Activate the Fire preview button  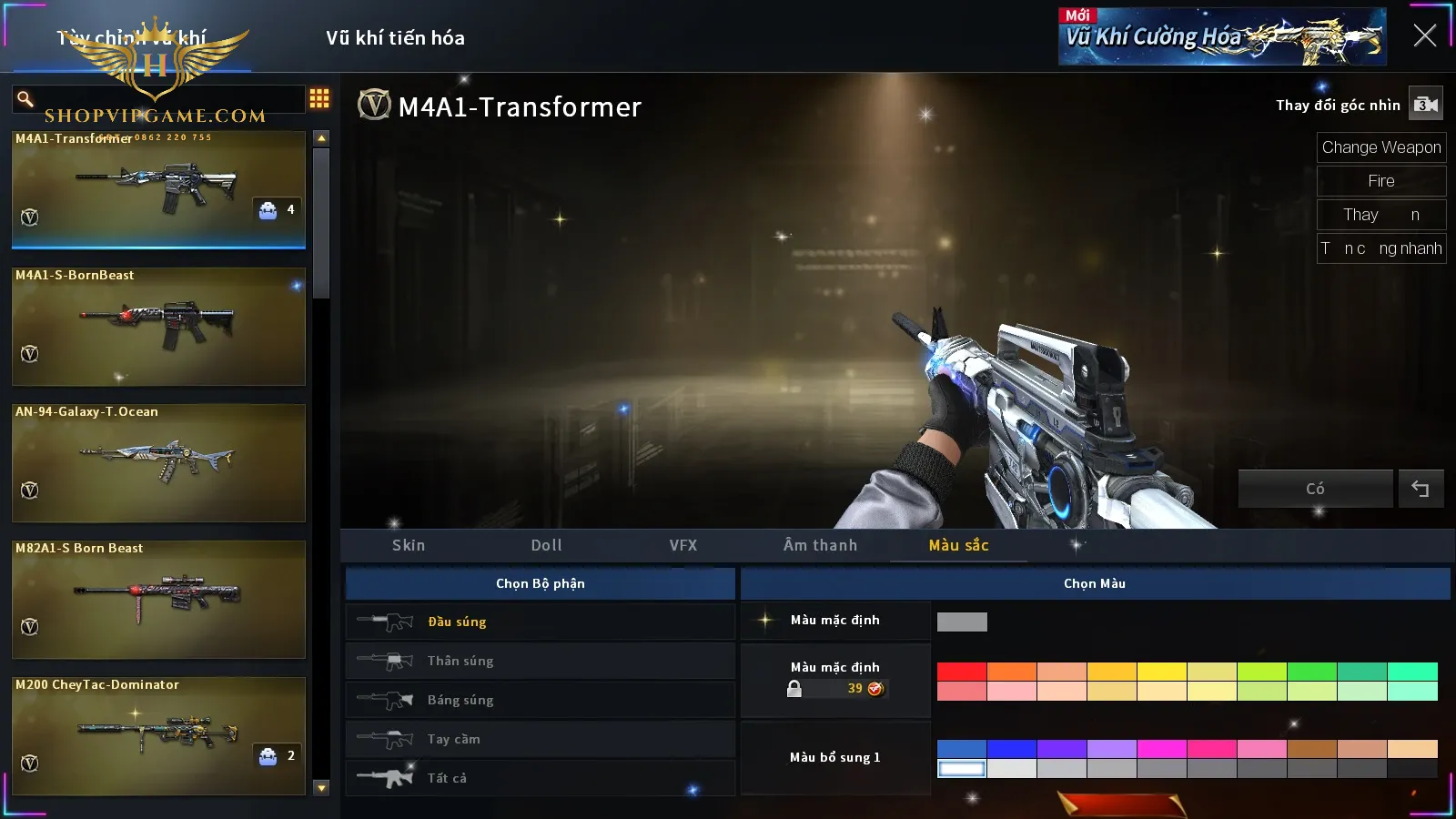pyautogui.click(x=1380, y=181)
